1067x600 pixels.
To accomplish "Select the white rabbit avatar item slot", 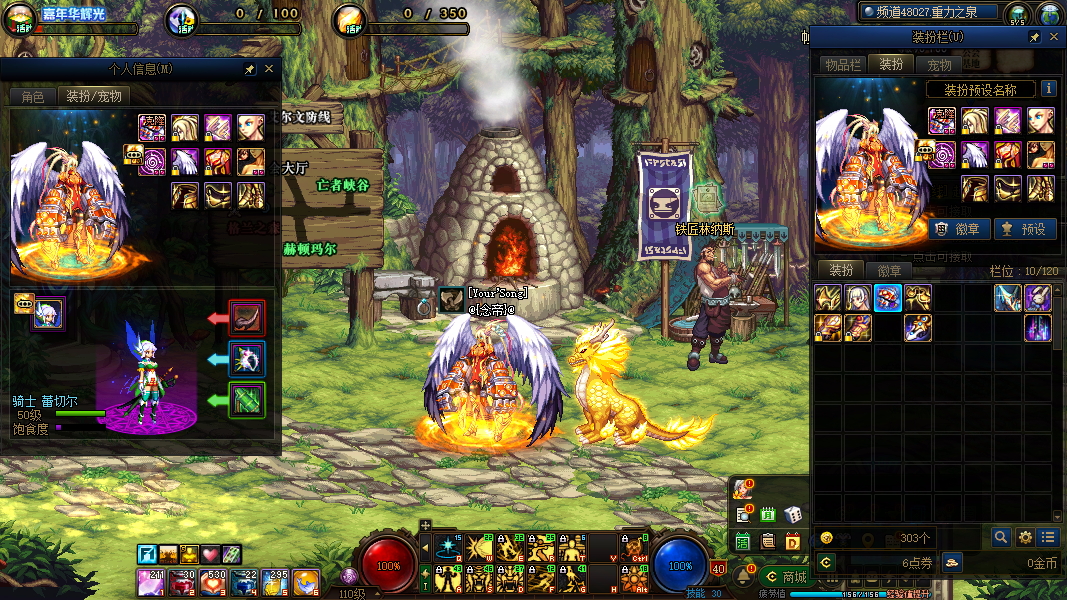I will (x=1037, y=297).
